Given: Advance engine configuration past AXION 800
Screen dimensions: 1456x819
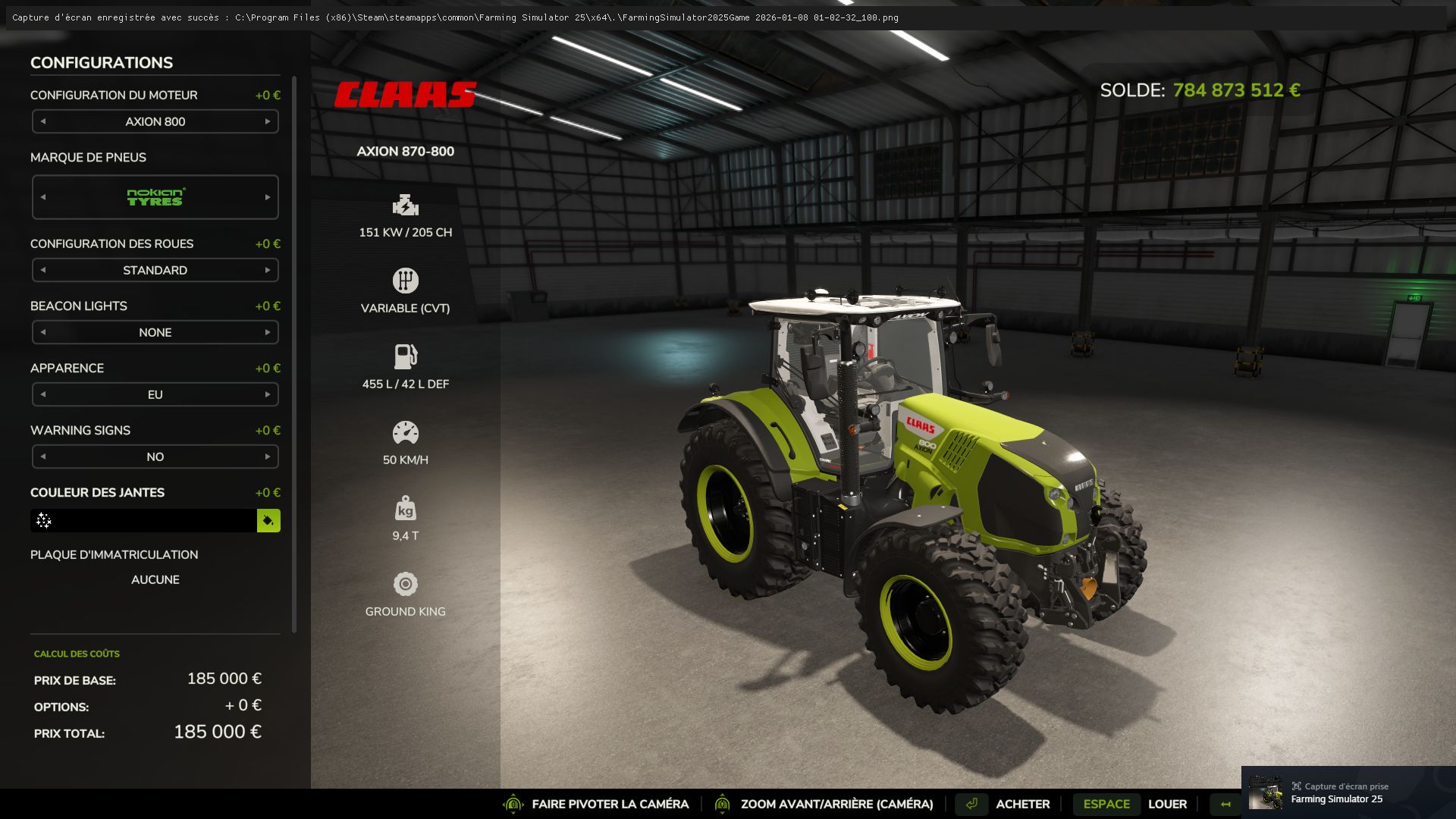Looking at the screenshot, I should click(267, 121).
